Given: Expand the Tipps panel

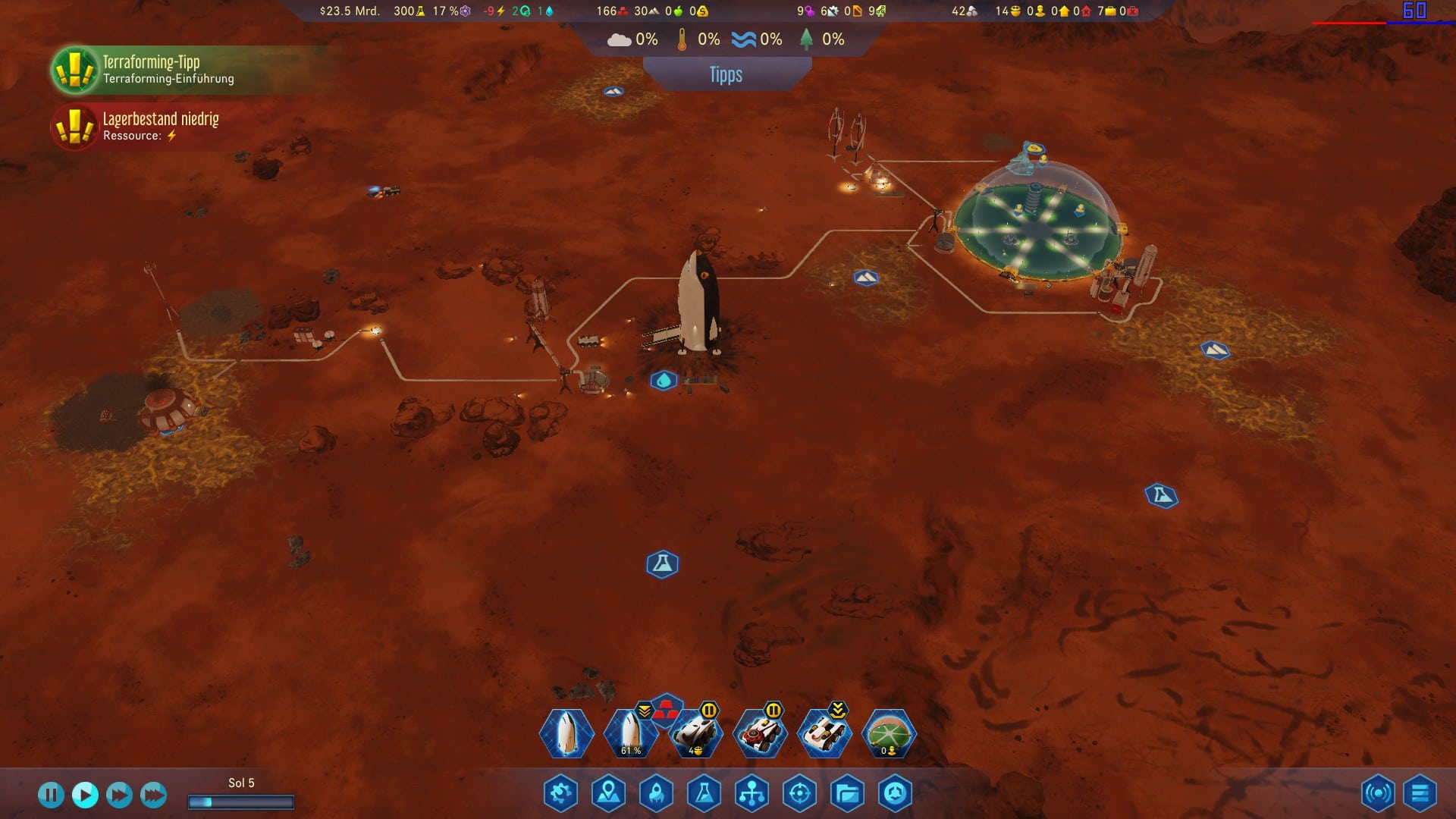Looking at the screenshot, I should tap(726, 75).
